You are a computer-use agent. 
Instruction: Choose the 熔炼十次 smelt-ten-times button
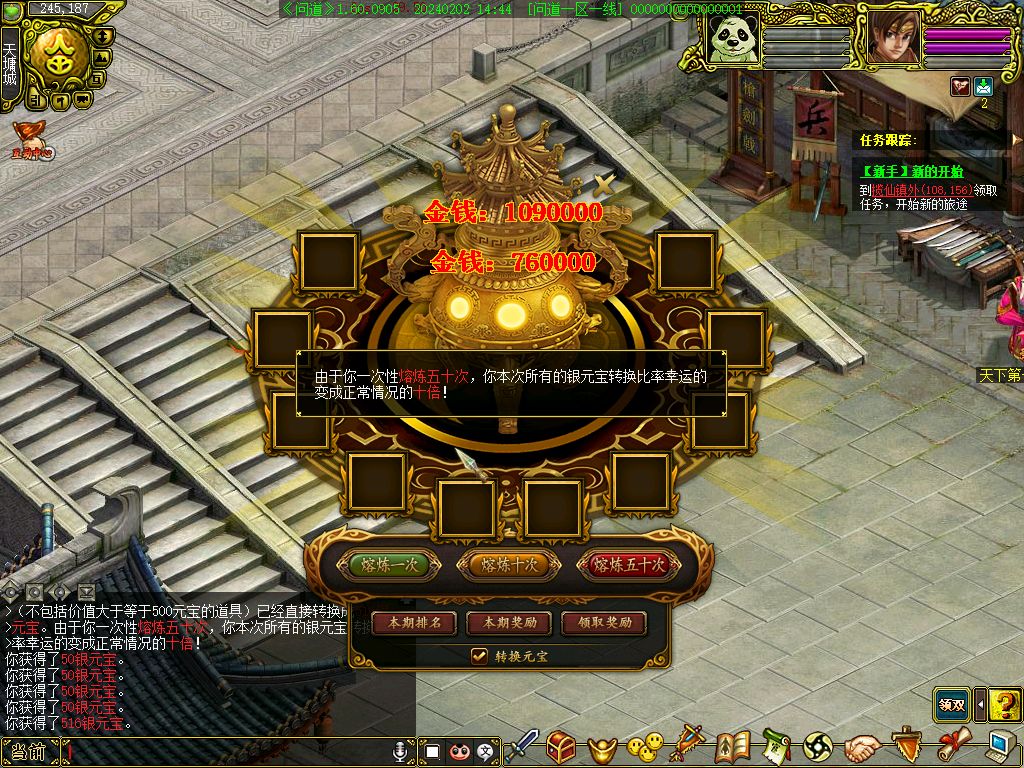(509, 565)
